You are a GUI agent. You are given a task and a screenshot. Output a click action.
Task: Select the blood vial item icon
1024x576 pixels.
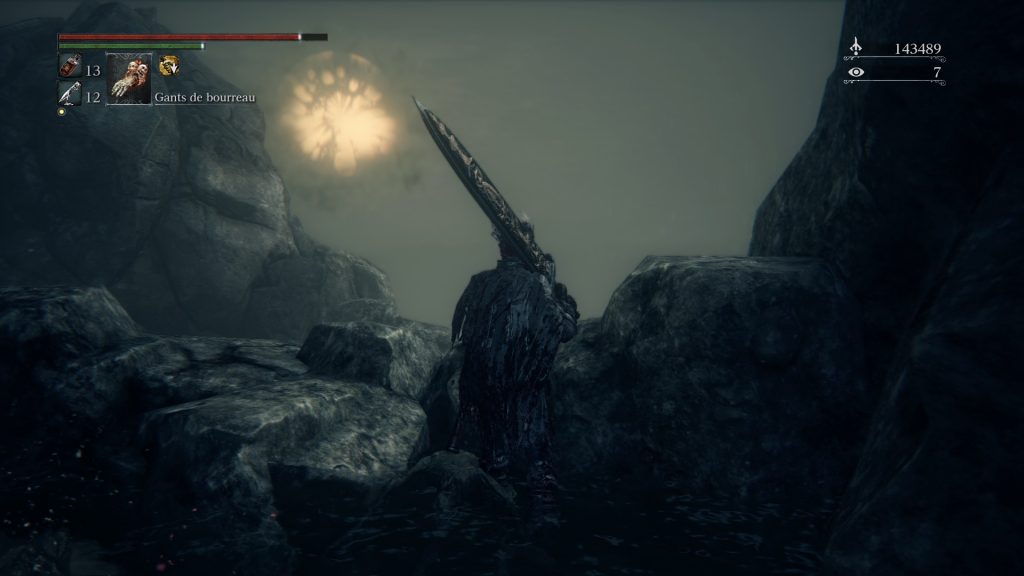coord(70,68)
